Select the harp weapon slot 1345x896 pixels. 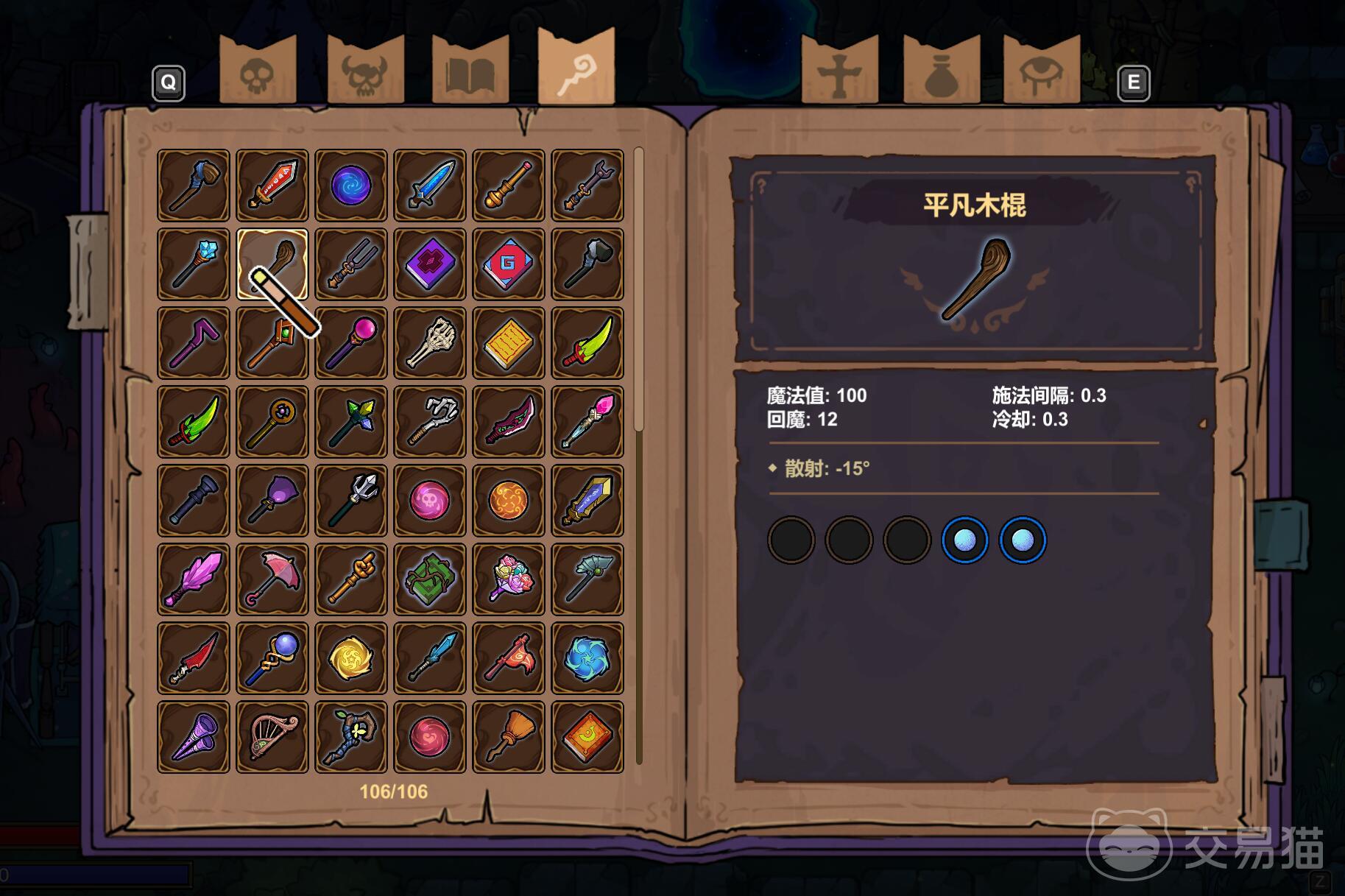point(272,737)
